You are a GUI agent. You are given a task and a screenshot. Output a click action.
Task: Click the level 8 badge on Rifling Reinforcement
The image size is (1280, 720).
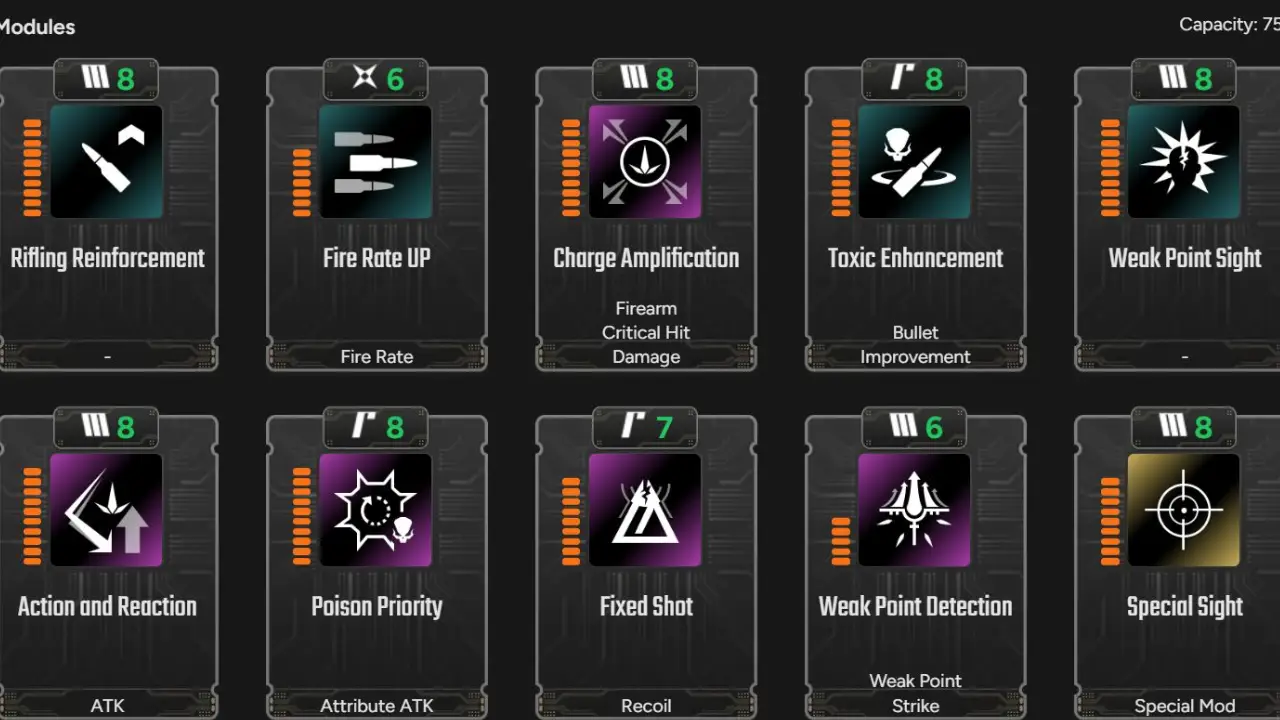(x=105, y=78)
